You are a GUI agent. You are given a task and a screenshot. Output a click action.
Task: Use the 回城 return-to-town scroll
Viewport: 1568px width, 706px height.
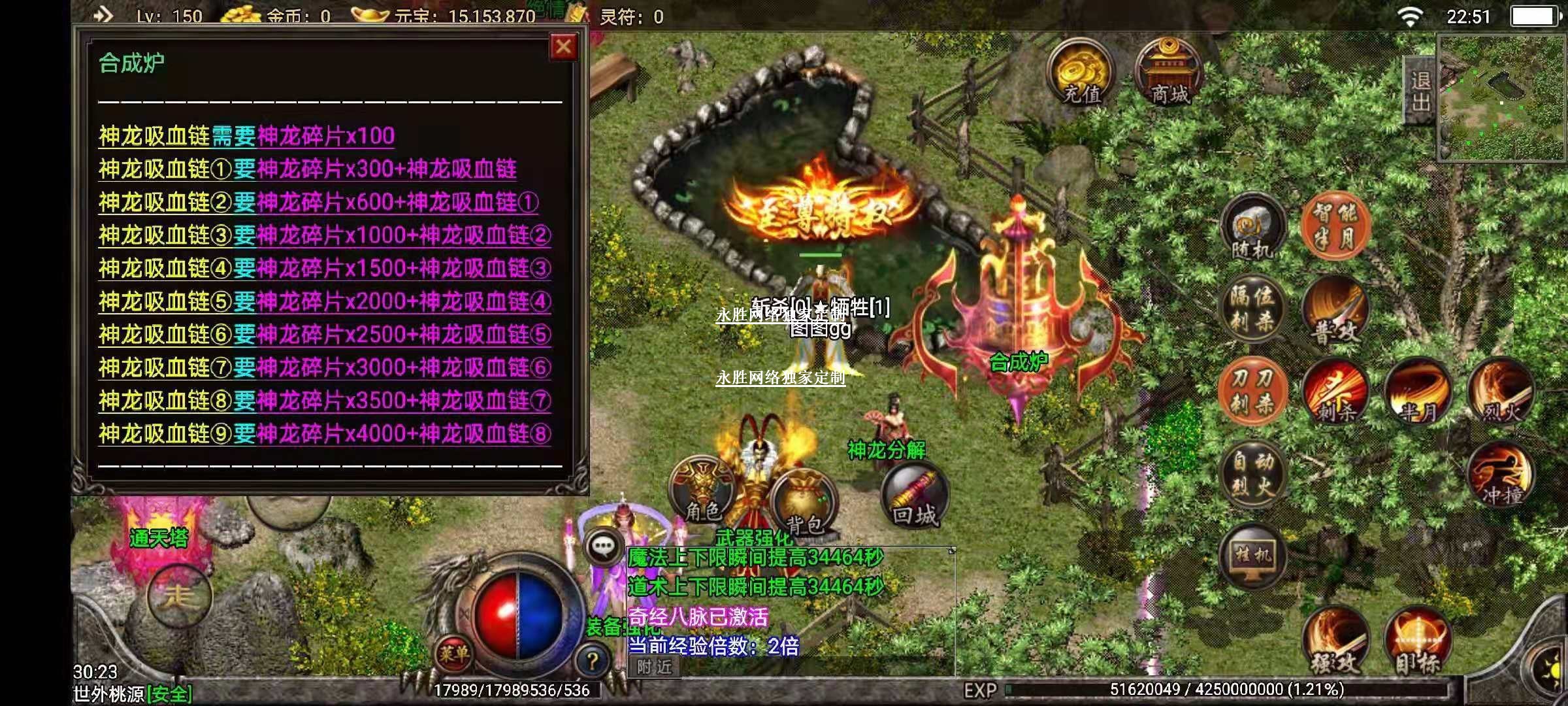tap(914, 497)
